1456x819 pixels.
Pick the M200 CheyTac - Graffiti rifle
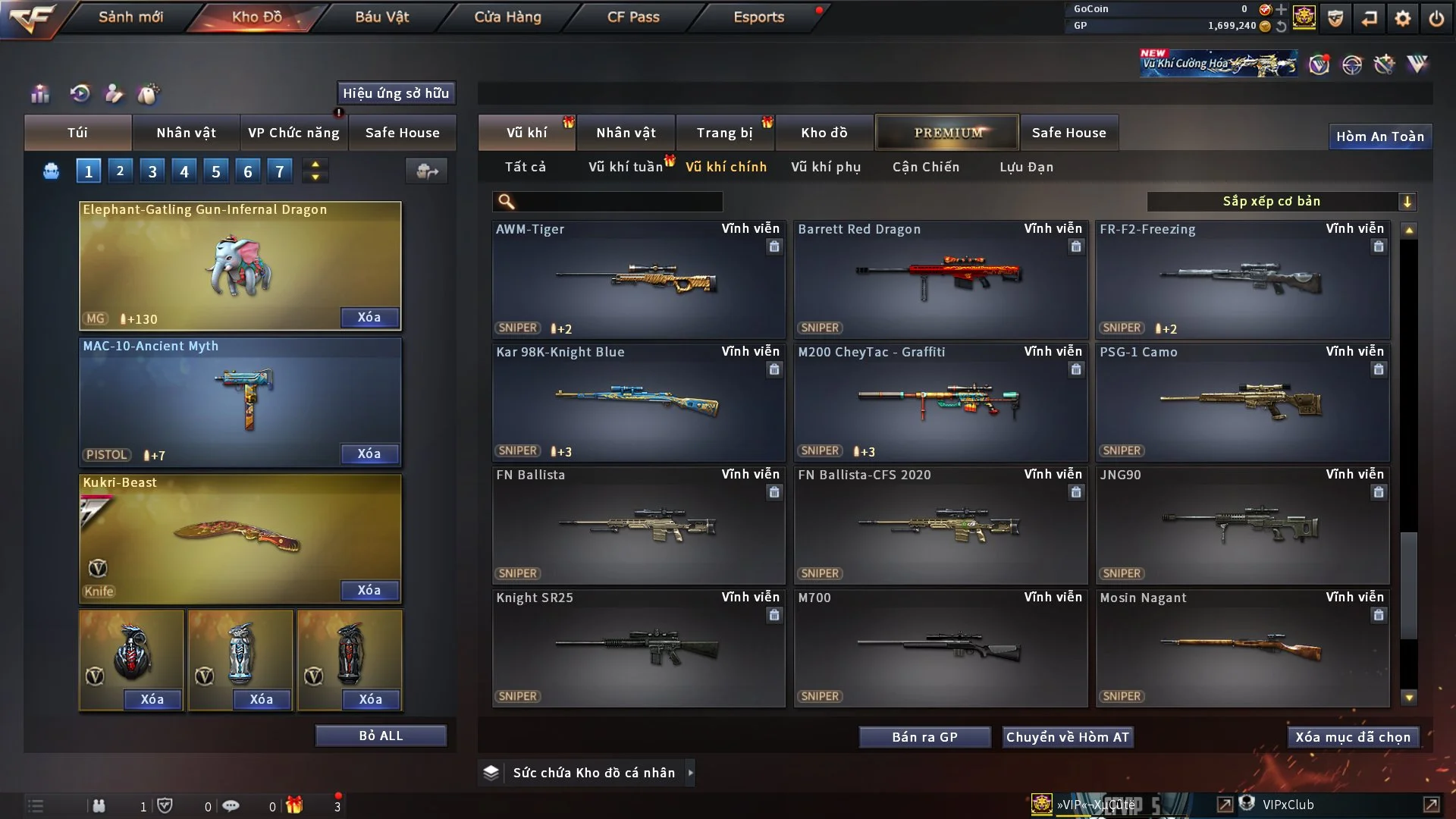(940, 402)
